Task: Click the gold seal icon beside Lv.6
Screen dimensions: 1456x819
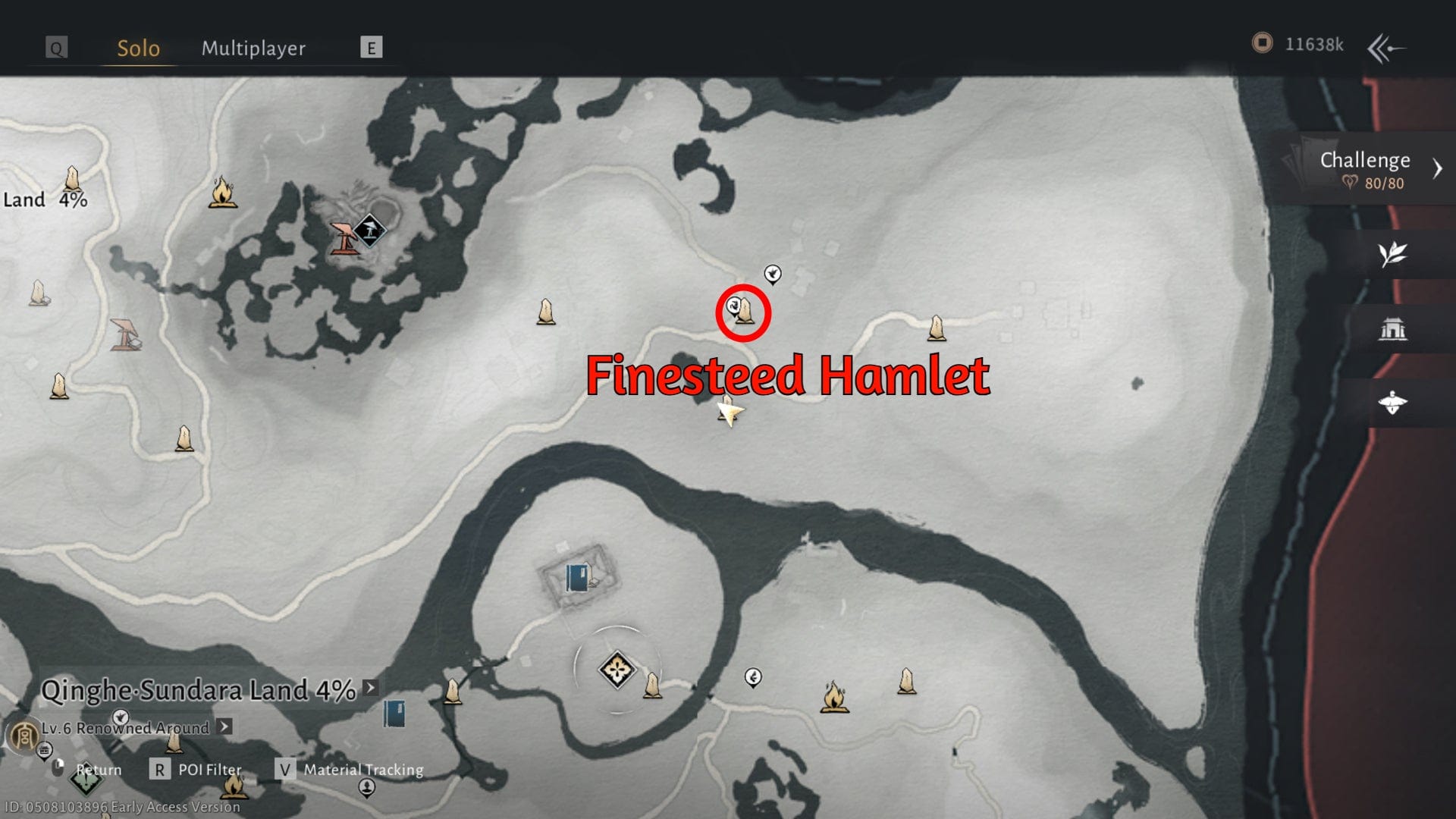Action: [x=23, y=734]
